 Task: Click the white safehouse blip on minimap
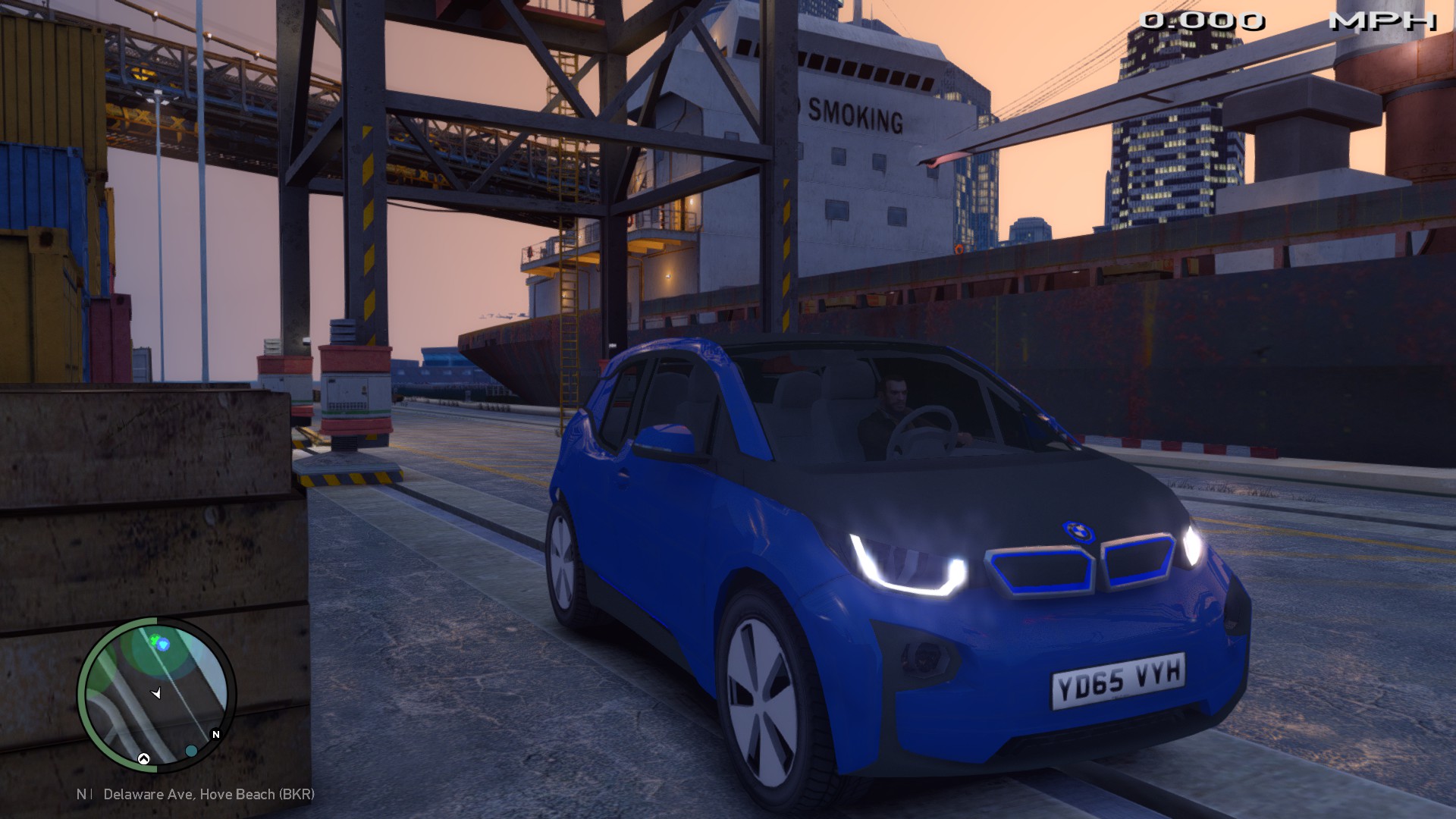pyautogui.click(x=143, y=758)
